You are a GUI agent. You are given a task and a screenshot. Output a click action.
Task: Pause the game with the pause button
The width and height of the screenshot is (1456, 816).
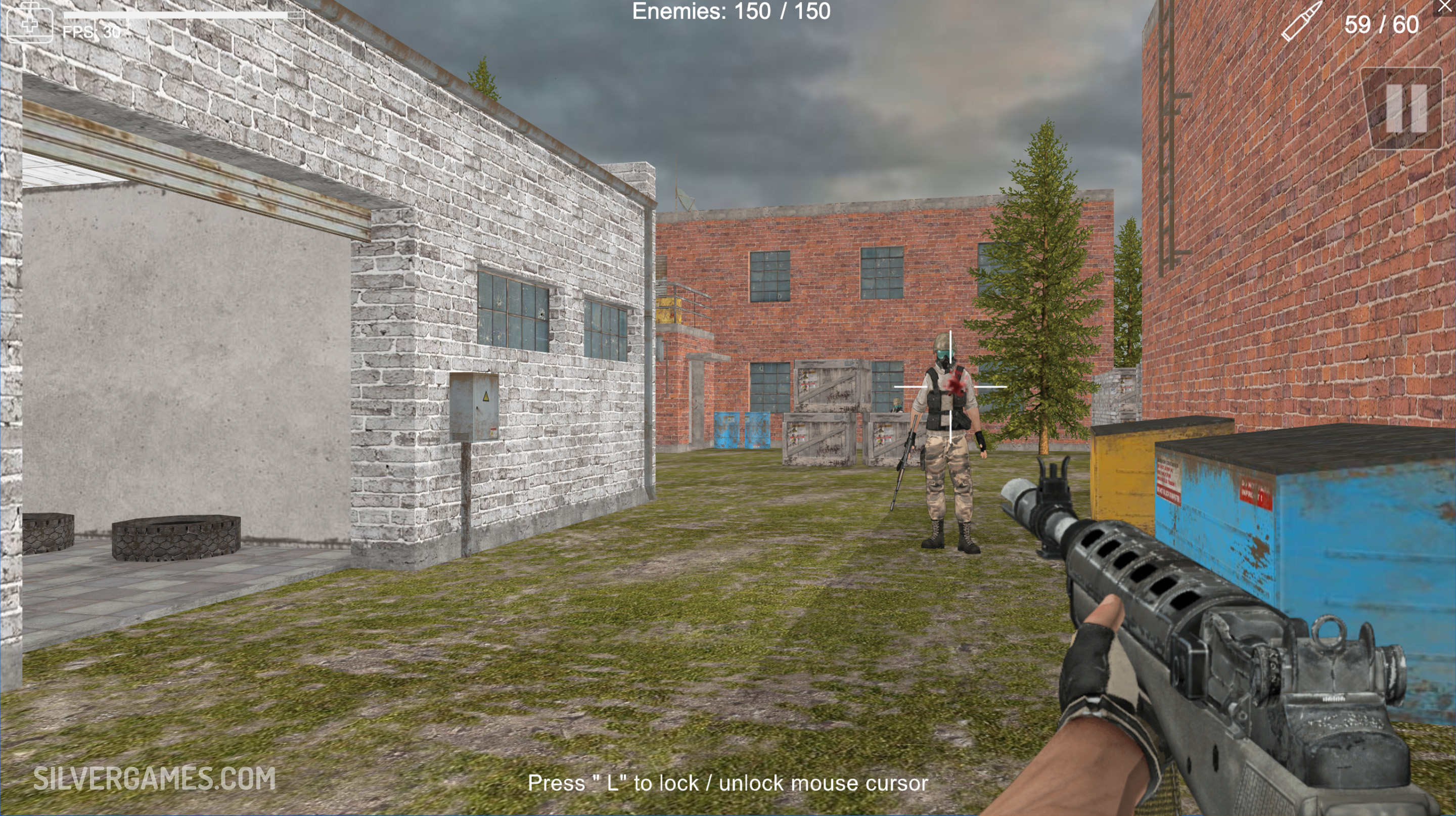1405,109
